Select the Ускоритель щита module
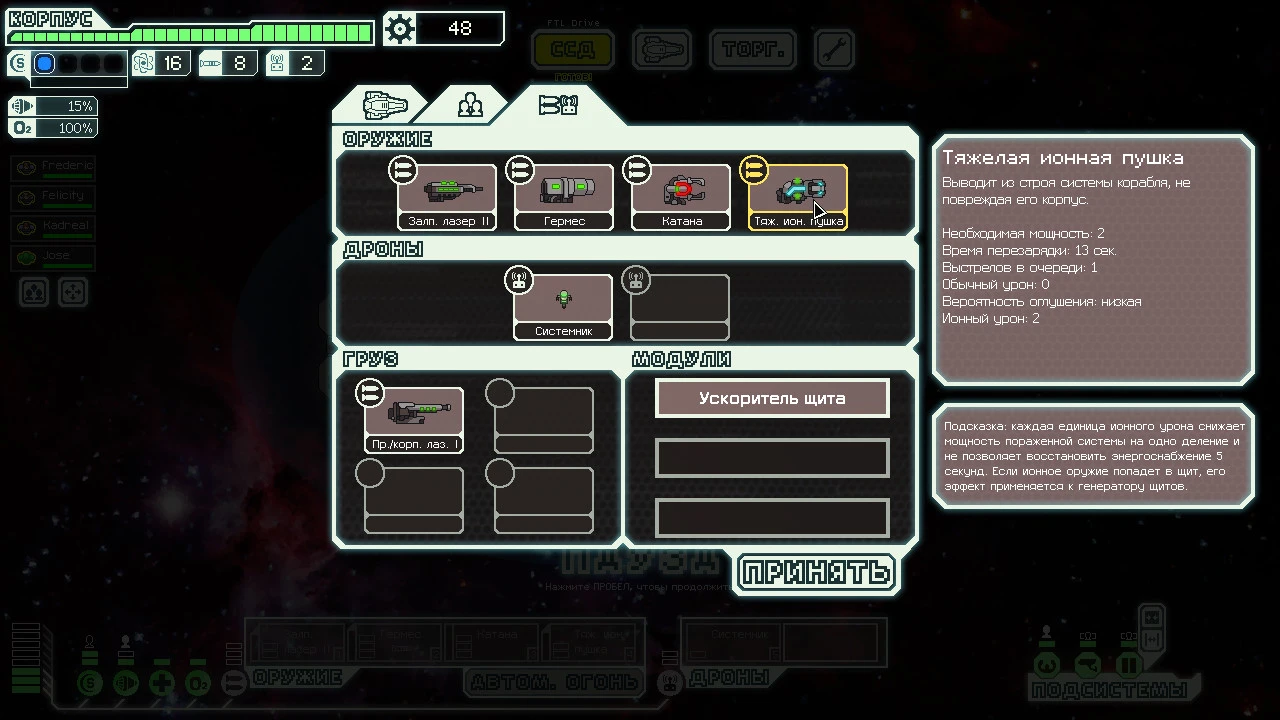 [771, 398]
